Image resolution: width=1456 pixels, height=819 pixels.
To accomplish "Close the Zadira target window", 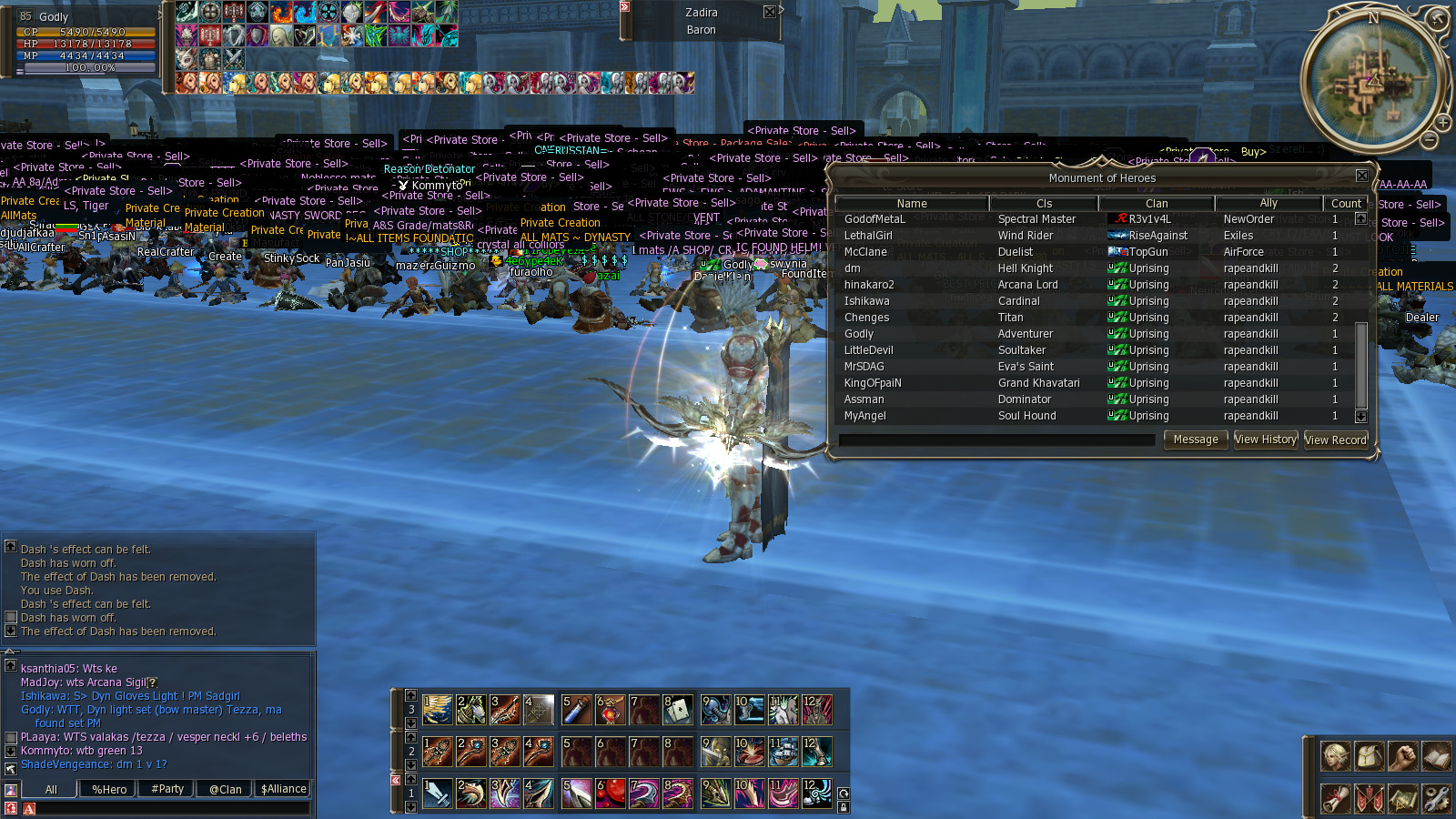I will [769, 12].
